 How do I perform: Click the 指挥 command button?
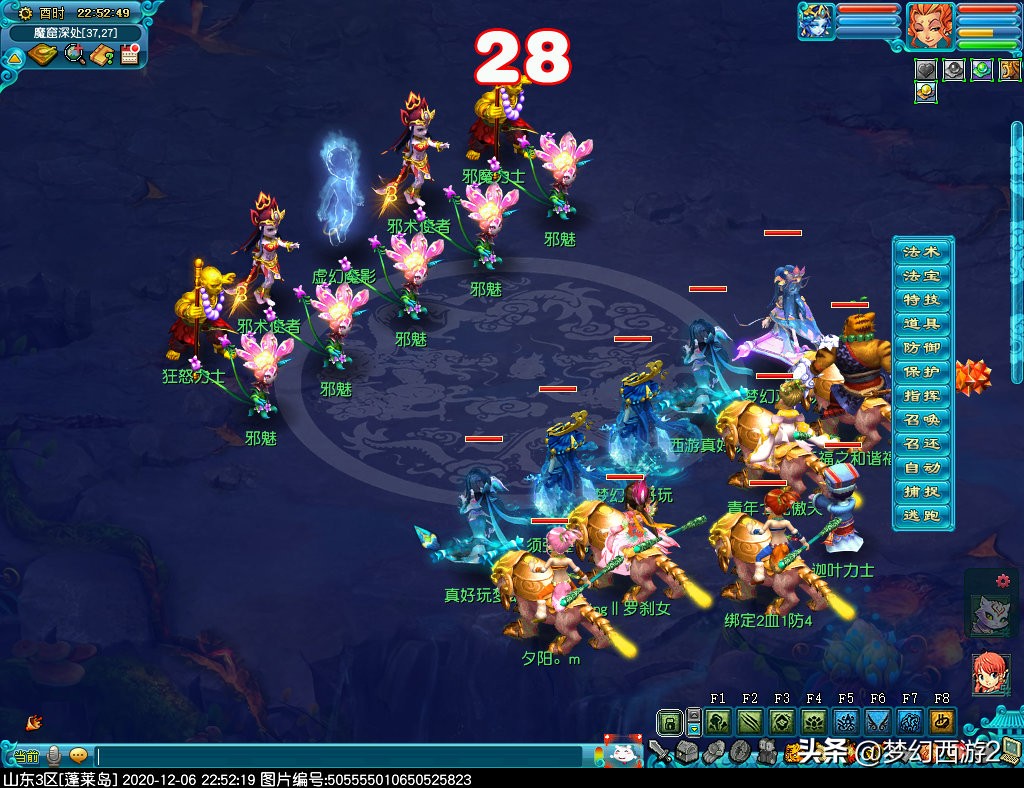tap(922, 395)
